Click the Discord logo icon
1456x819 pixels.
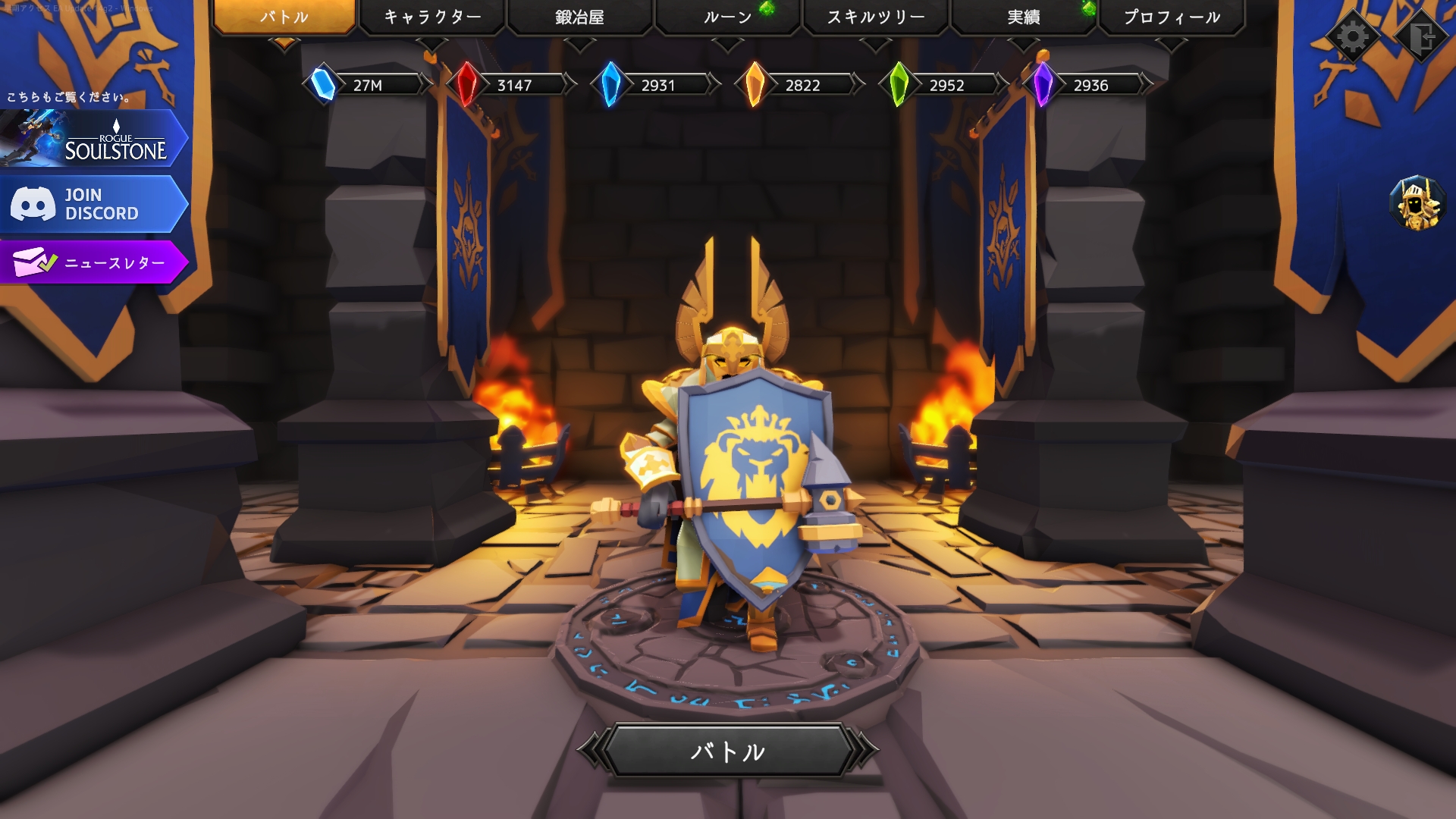32,203
